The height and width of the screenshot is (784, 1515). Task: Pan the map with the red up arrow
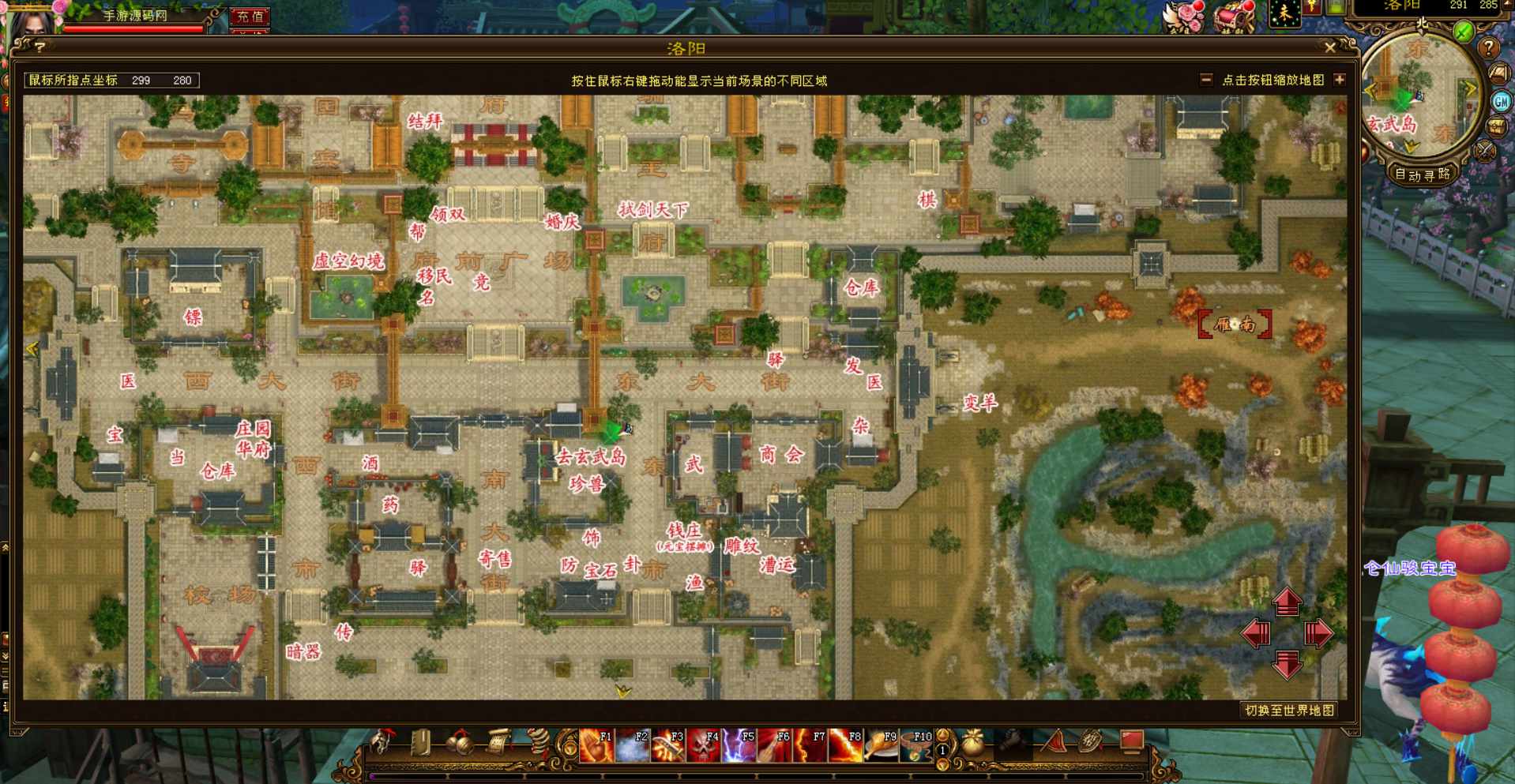tap(1287, 602)
